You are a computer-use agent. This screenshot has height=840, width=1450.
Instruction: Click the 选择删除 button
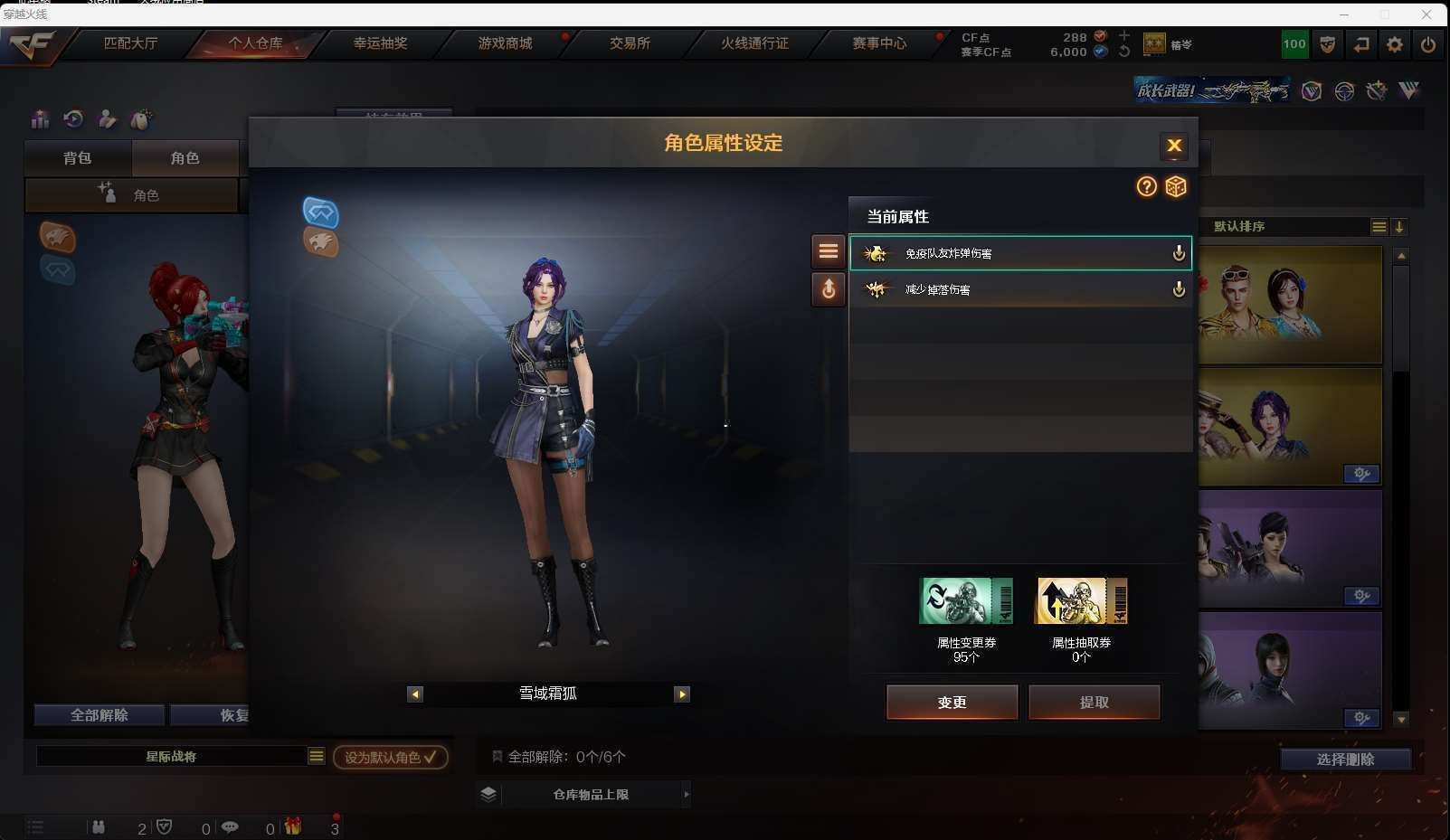pyautogui.click(x=1345, y=760)
